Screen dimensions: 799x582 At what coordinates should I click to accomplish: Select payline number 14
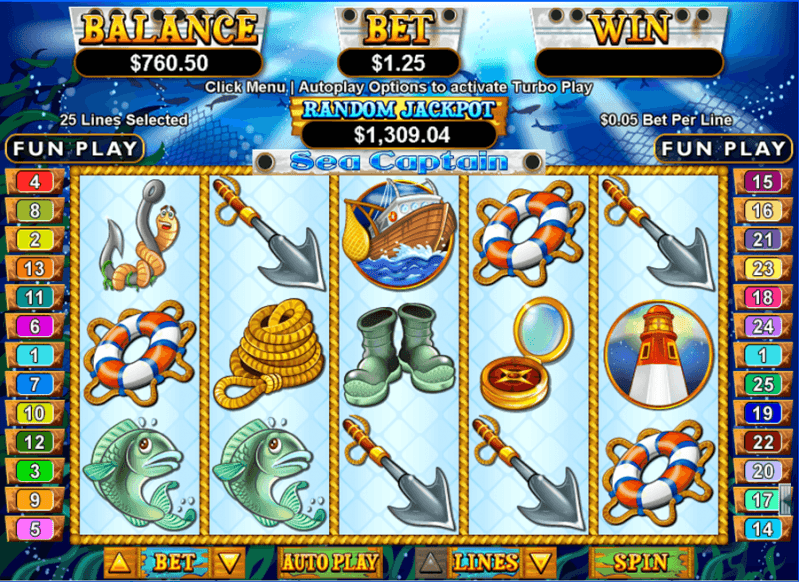click(x=763, y=529)
